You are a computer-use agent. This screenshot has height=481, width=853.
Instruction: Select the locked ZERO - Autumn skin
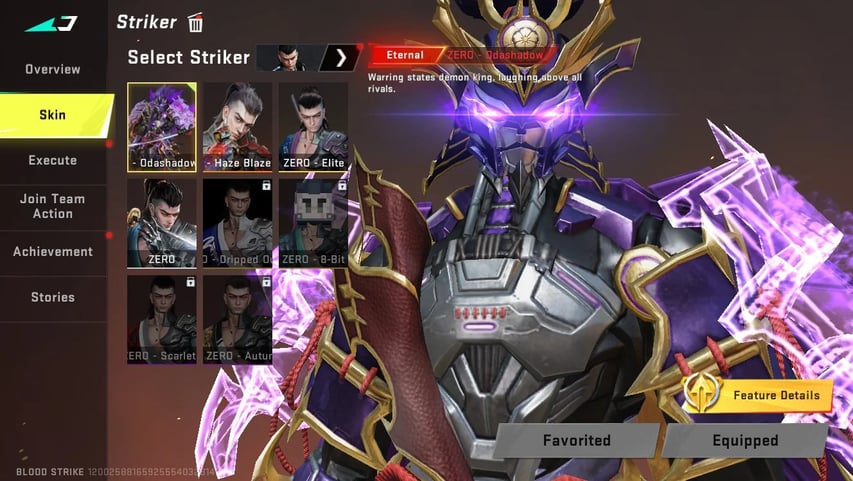237,319
